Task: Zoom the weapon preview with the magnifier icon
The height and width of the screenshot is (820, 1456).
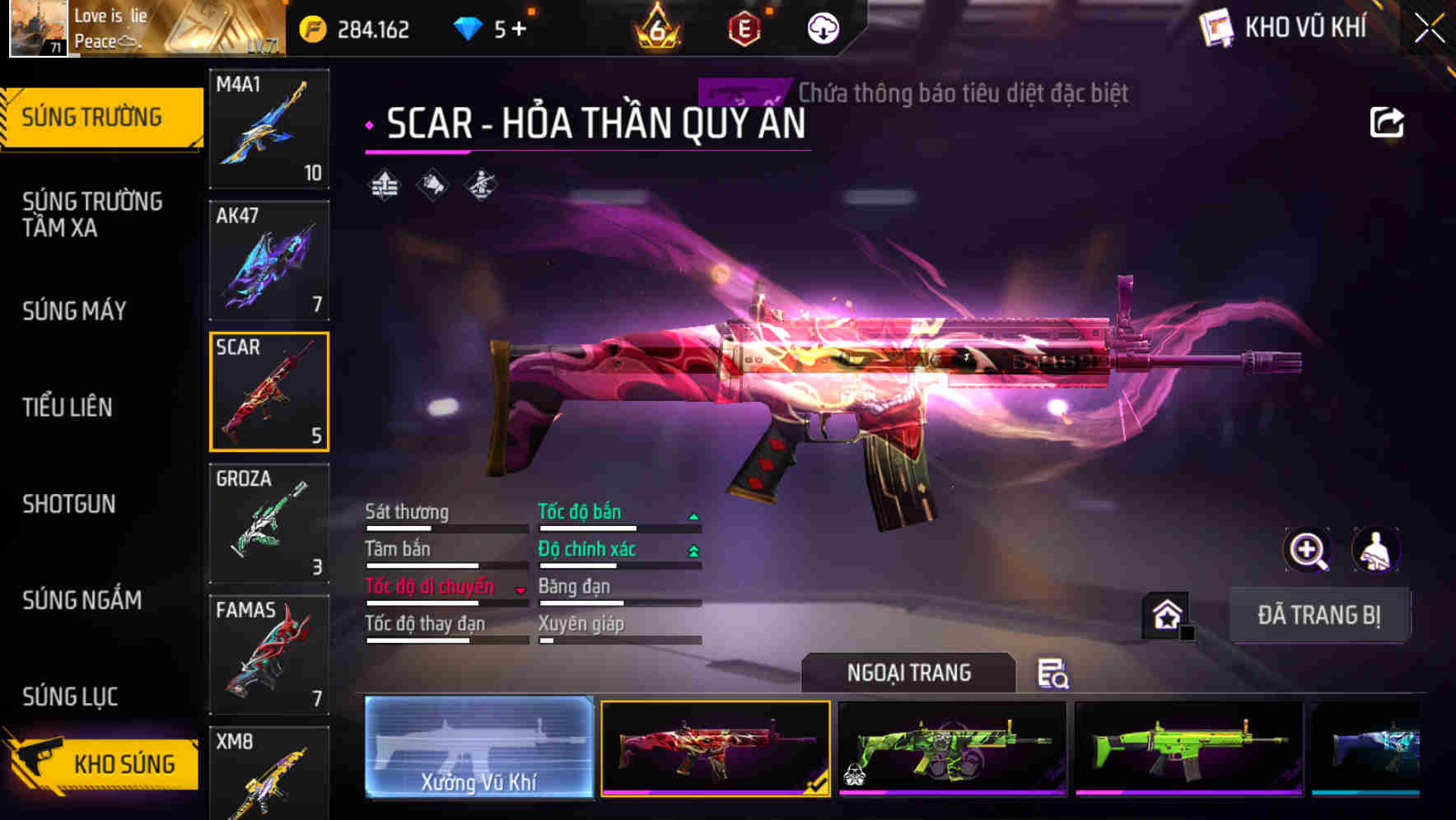Action: pyautogui.click(x=1308, y=550)
